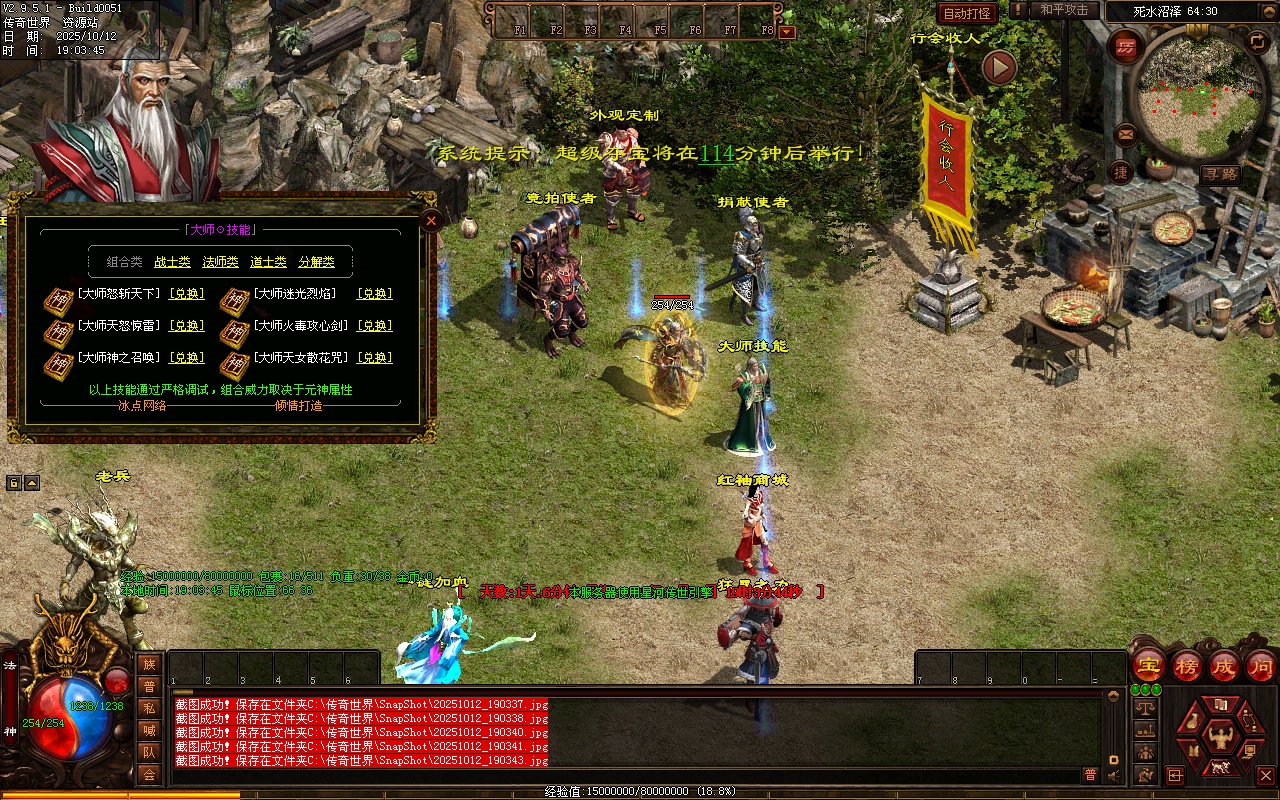Exchange the 大师怒斩天下 skill book
Screen dimensions: 1280x800
point(187,294)
